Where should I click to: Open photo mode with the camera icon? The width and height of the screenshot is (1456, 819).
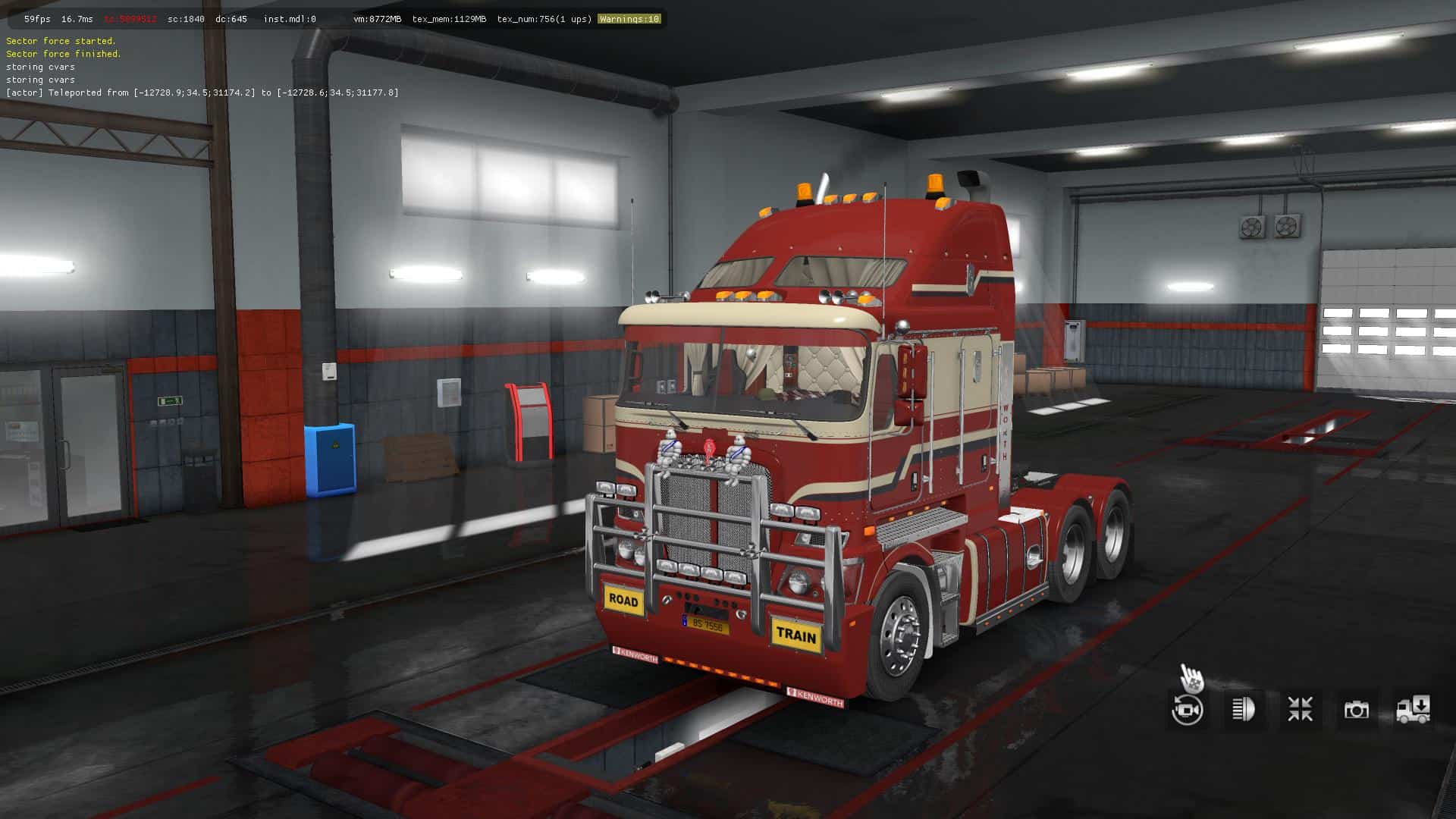[x=1356, y=710]
